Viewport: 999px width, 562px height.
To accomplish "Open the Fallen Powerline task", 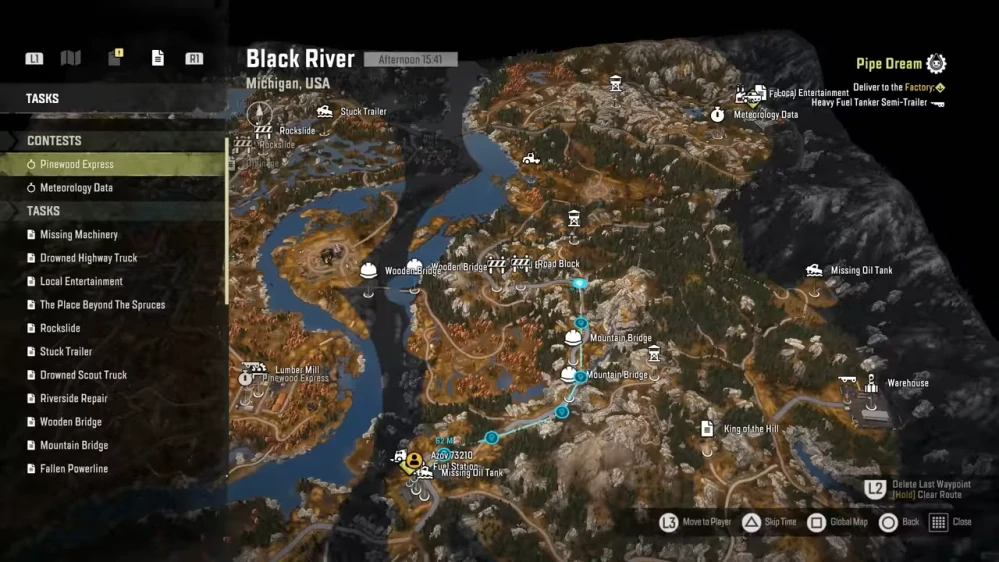I will coord(74,469).
